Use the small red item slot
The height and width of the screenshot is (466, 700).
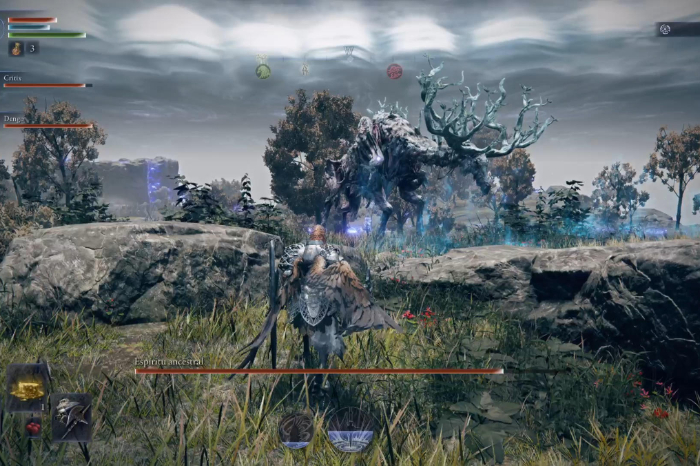click(x=32, y=427)
